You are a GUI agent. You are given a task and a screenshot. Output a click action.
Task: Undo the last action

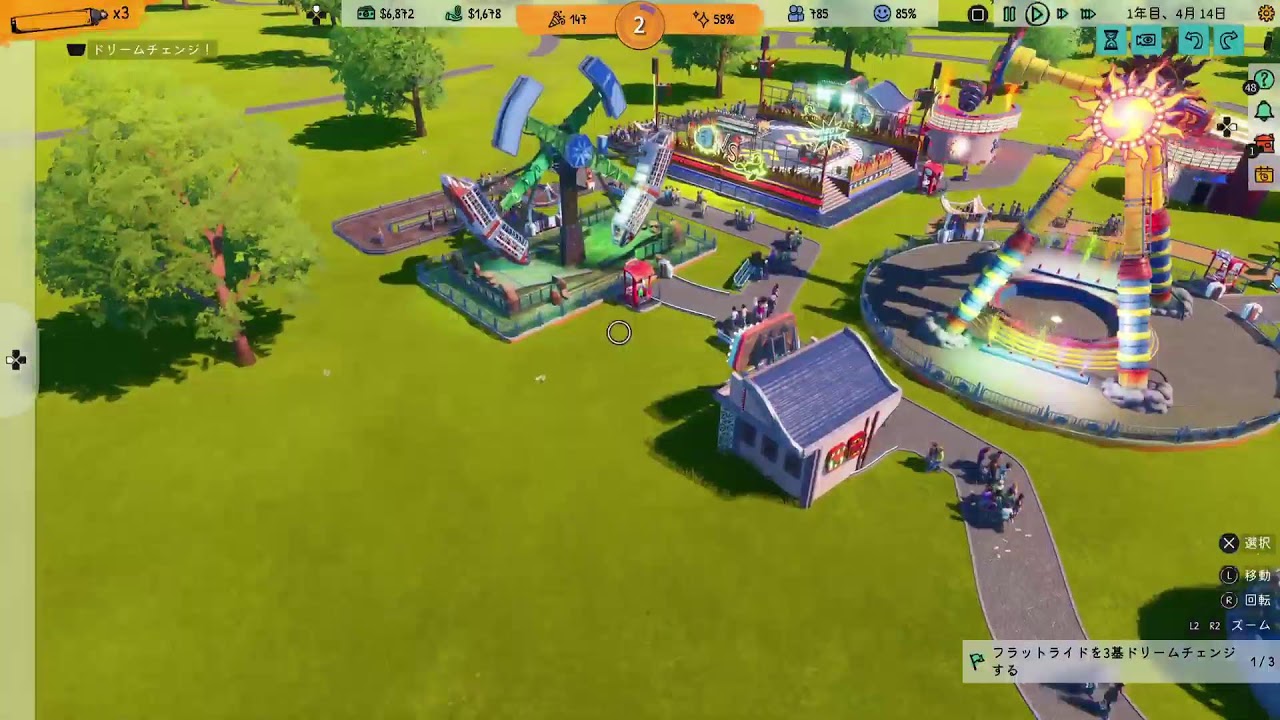point(1192,40)
